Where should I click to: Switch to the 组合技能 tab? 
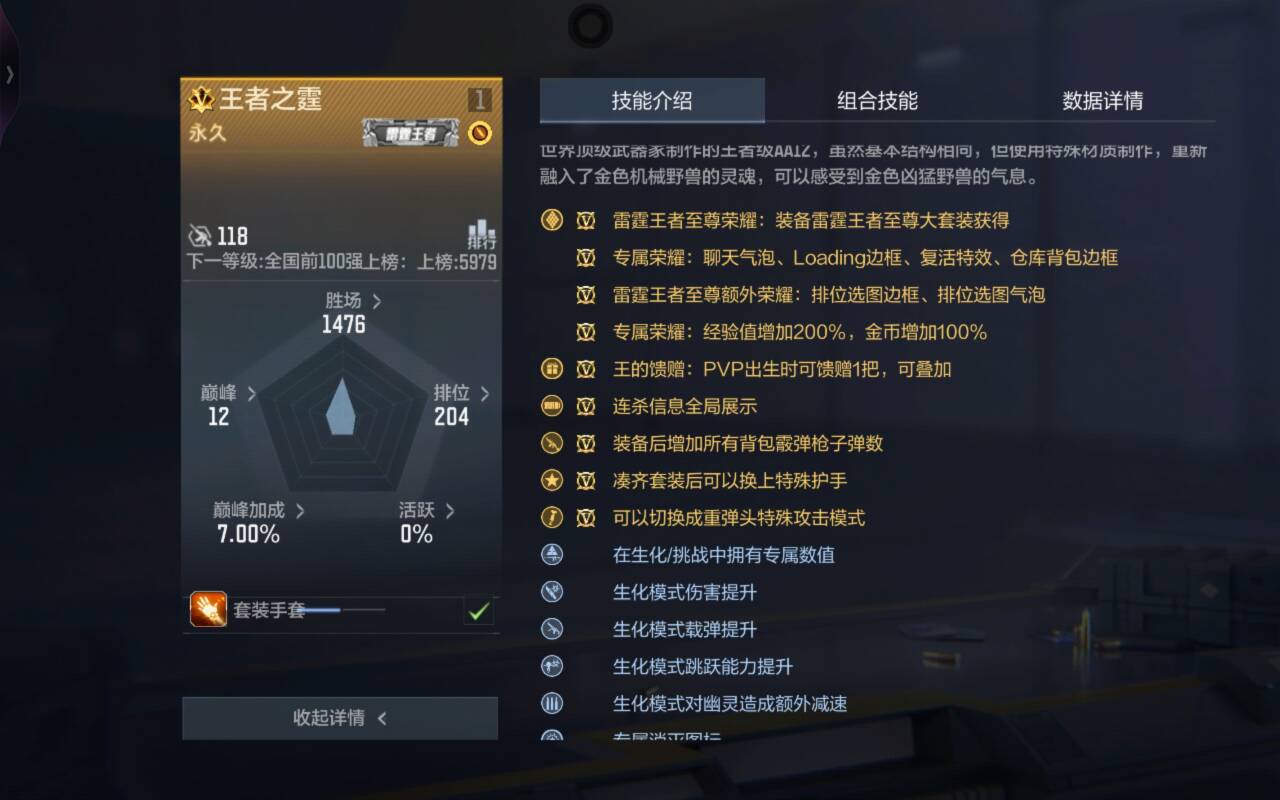[877, 101]
